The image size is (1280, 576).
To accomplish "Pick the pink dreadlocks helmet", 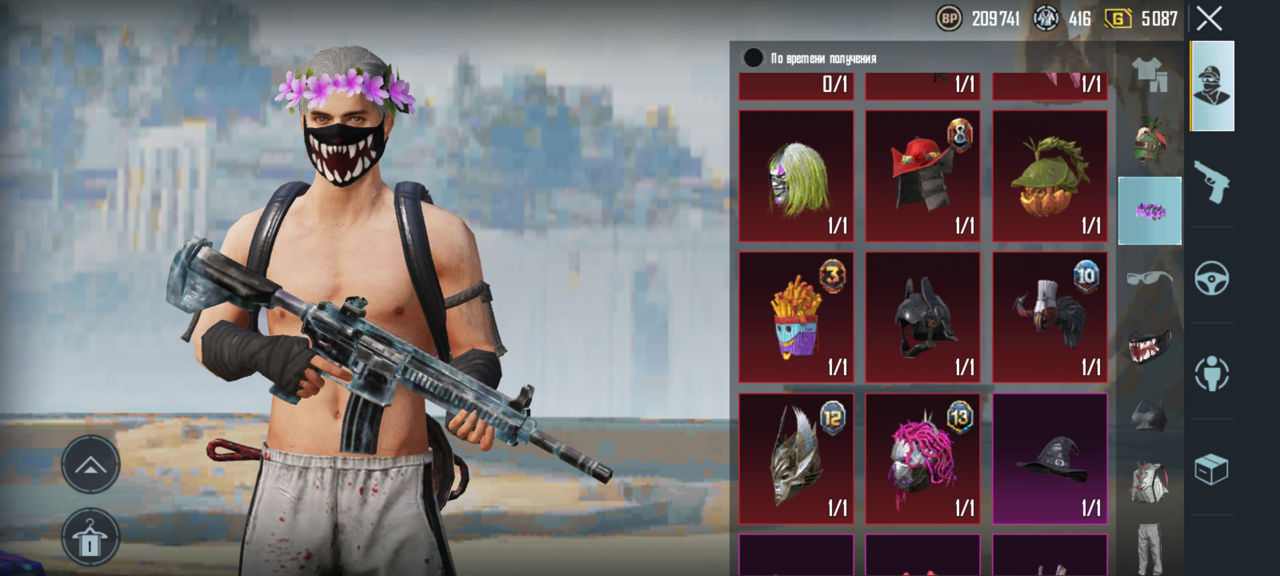I will [x=922, y=459].
